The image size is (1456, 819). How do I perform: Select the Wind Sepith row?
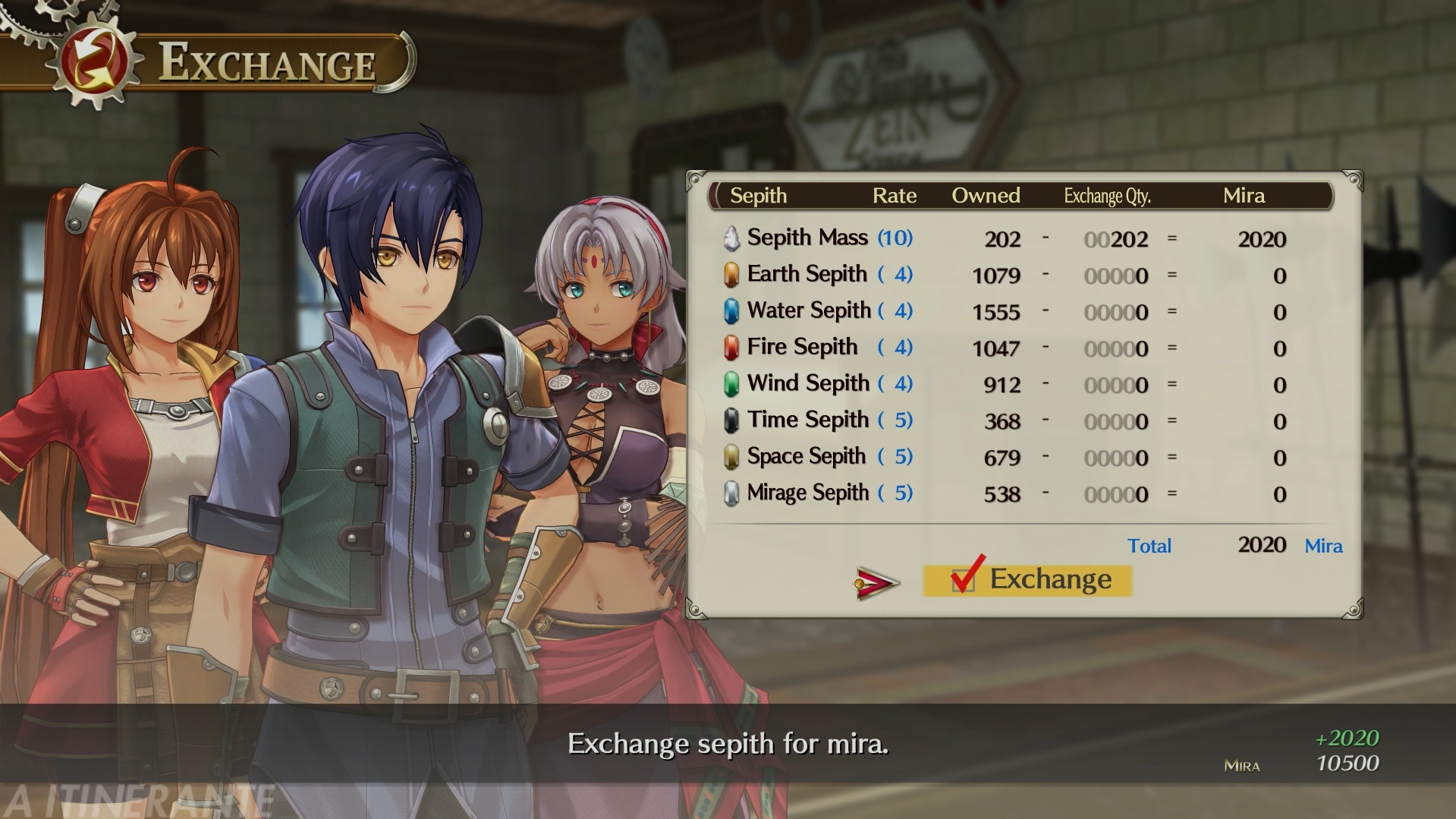coord(807,384)
